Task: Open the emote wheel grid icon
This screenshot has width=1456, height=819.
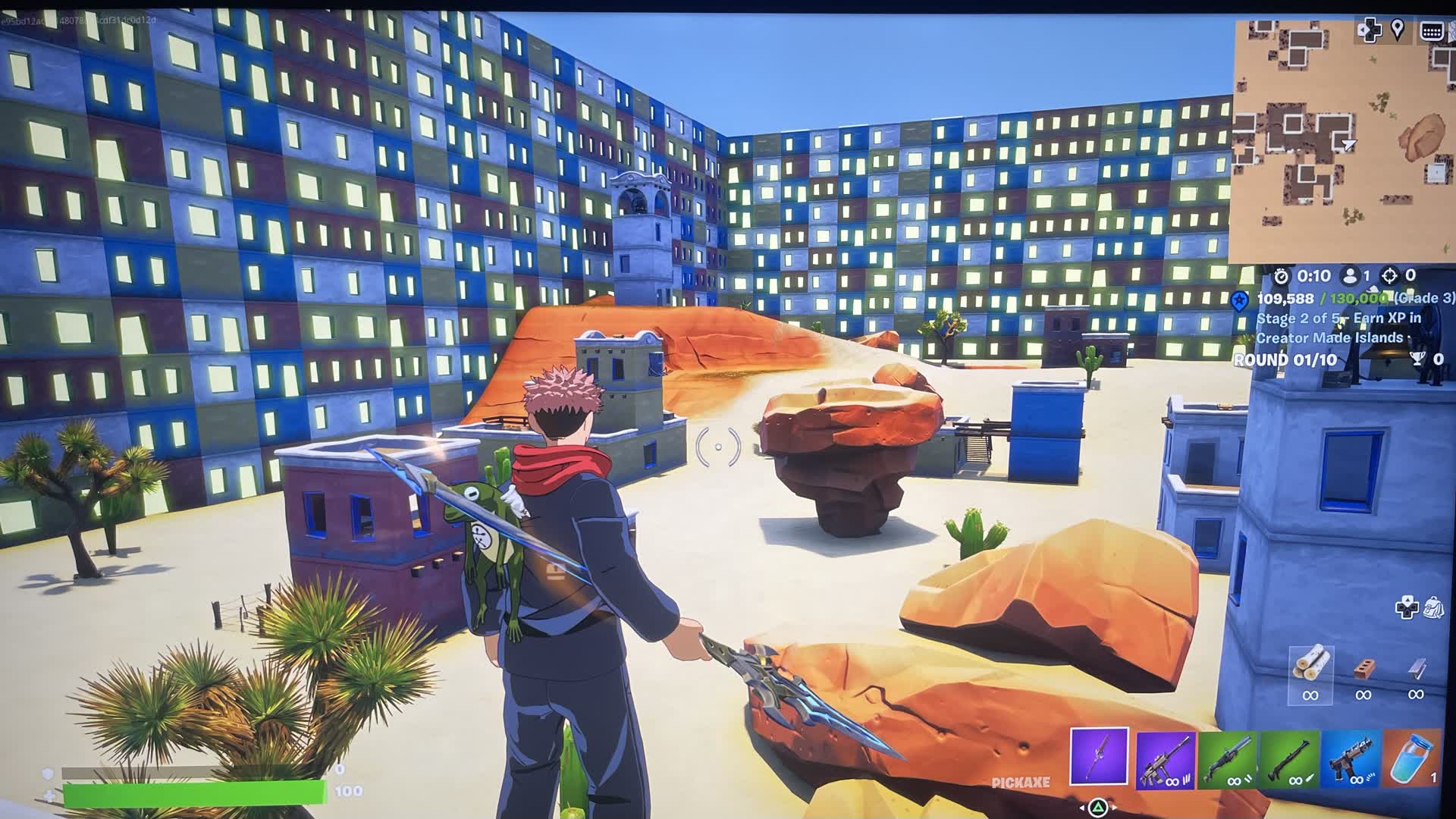Action: 1431,30
